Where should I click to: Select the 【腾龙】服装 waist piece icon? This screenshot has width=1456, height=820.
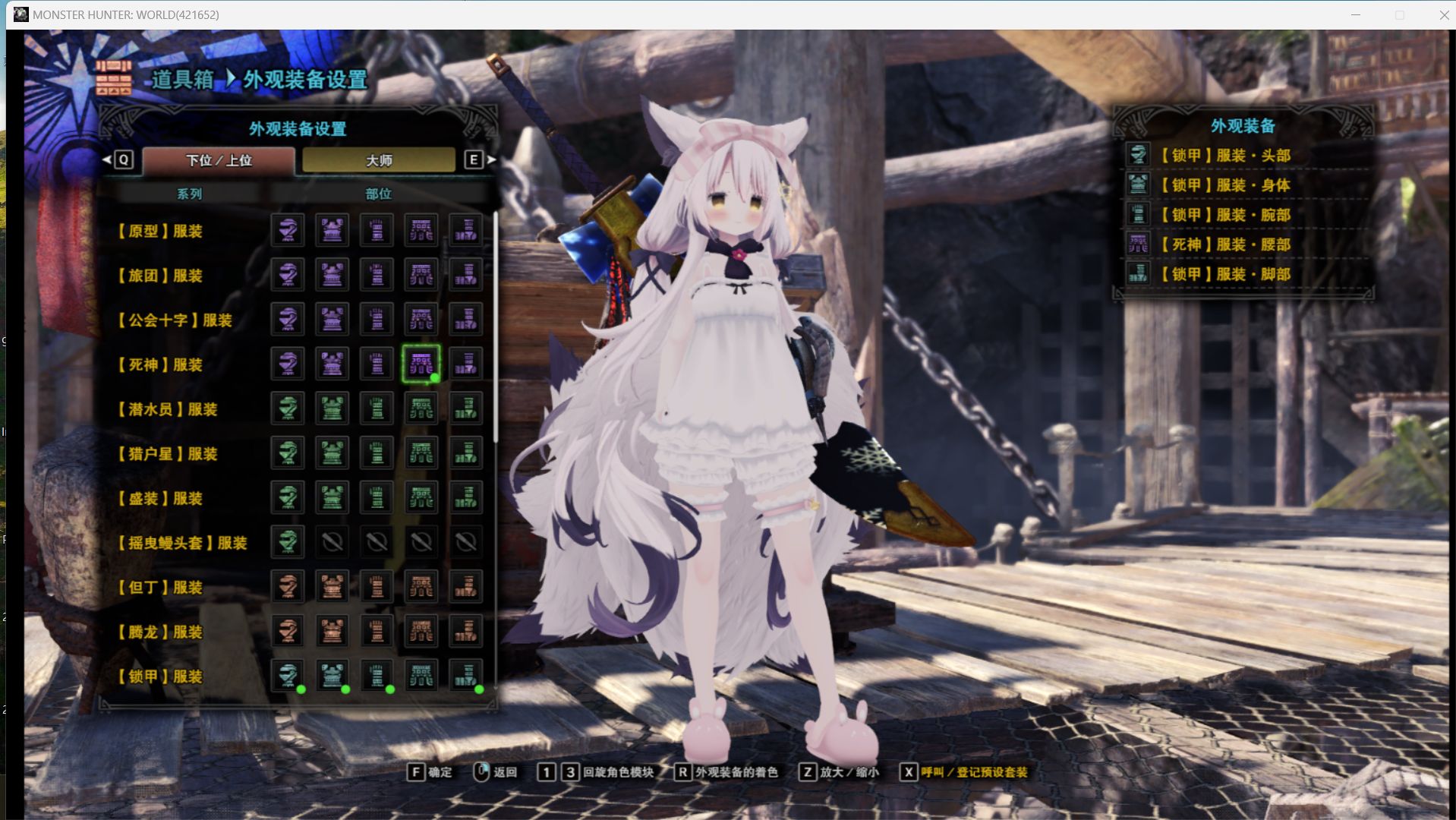point(422,631)
